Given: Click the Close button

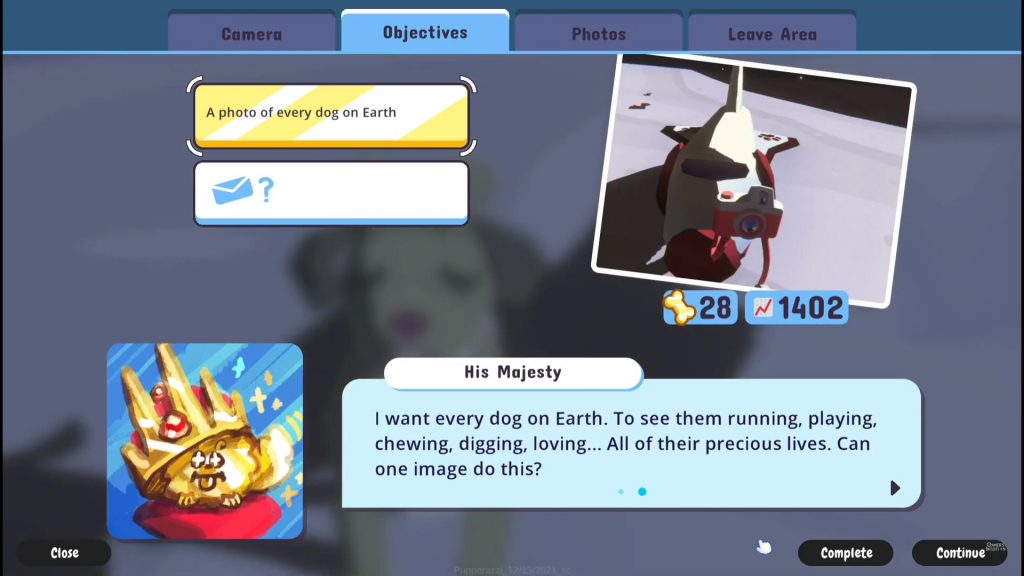Looking at the screenshot, I should 64,553.
